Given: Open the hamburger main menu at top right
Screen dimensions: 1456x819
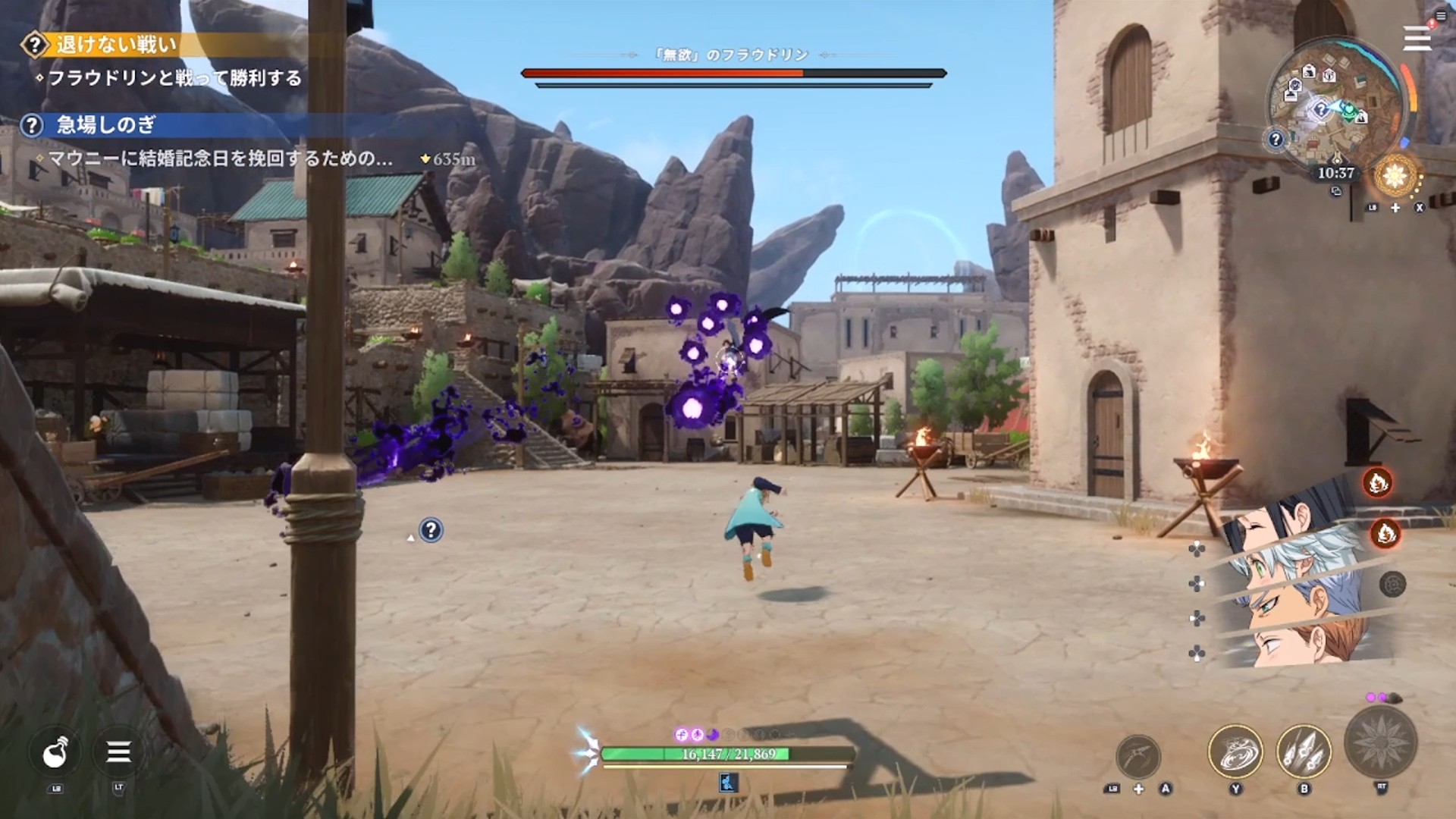Looking at the screenshot, I should pyautogui.click(x=1417, y=38).
